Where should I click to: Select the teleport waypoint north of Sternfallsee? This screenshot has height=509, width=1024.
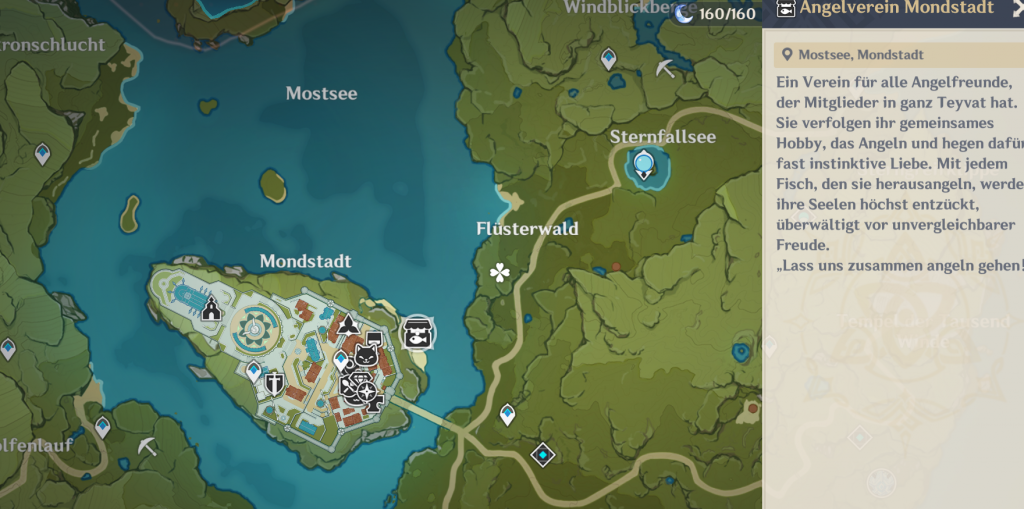(x=609, y=60)
